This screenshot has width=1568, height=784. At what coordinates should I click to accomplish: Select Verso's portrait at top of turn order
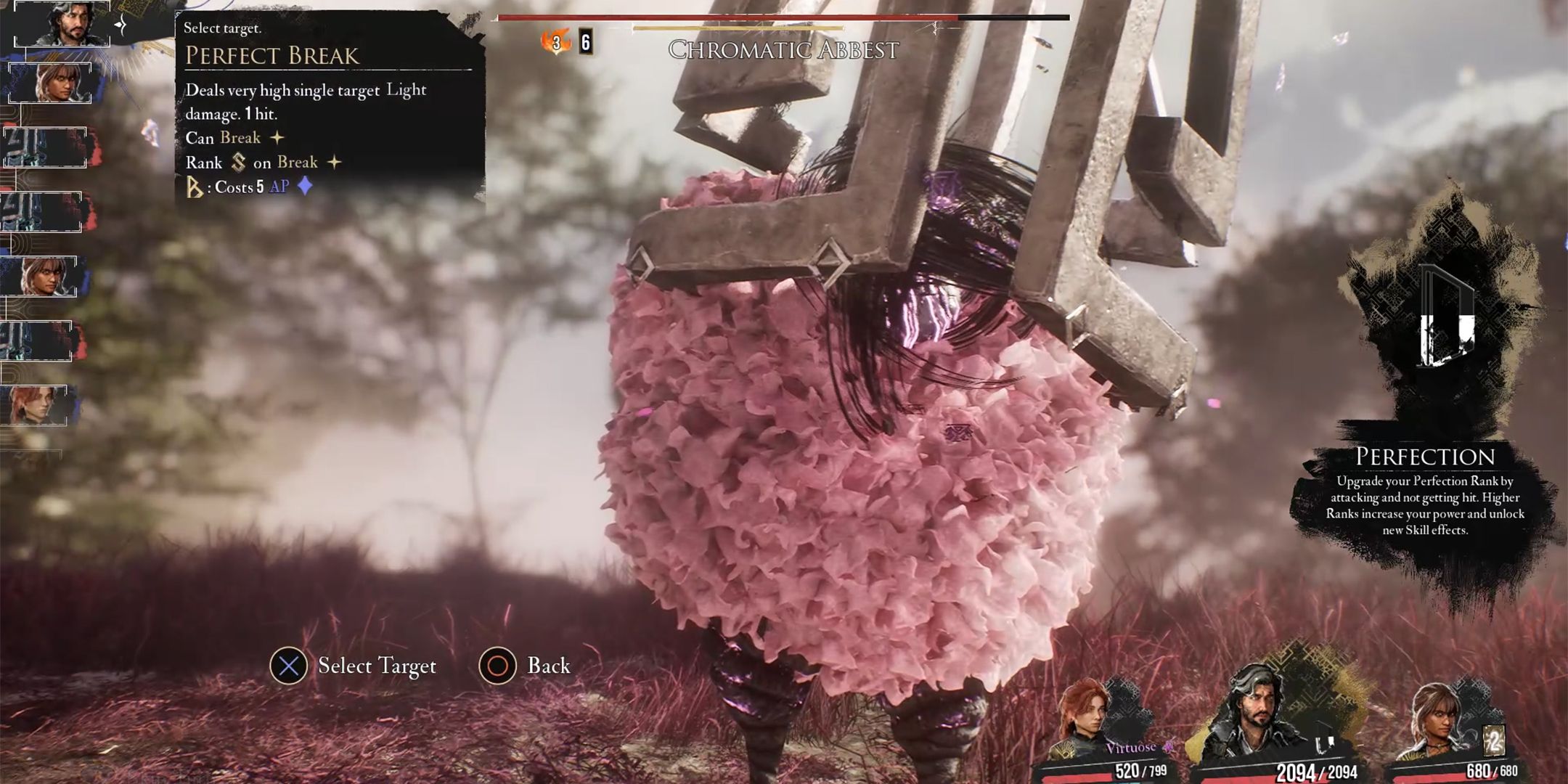(x=64, y=23)
